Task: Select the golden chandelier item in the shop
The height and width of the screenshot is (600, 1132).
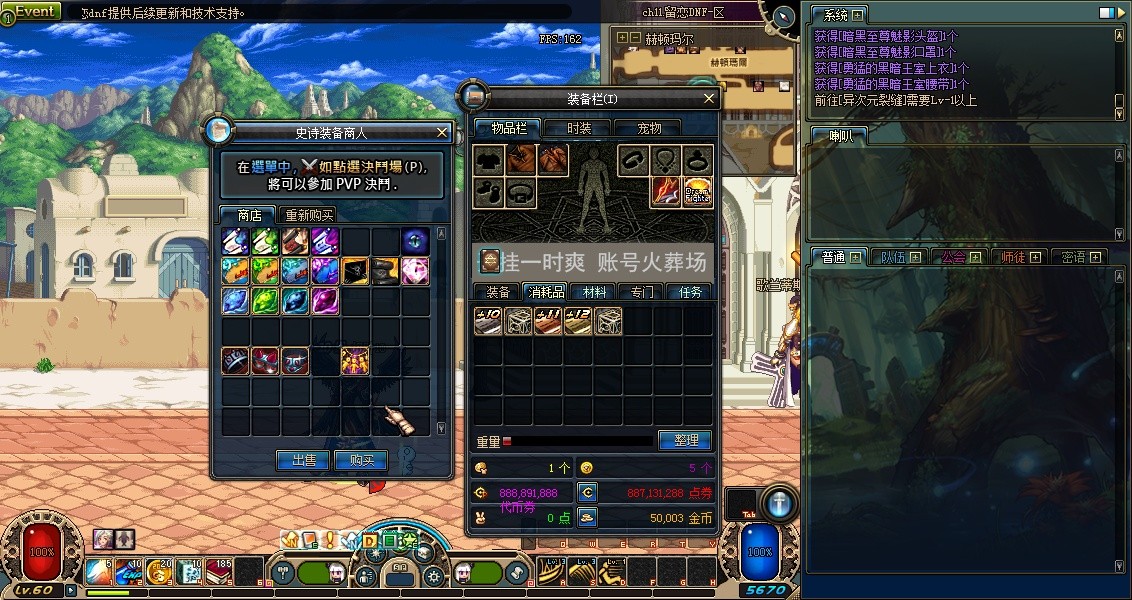Action: point(355,360)
